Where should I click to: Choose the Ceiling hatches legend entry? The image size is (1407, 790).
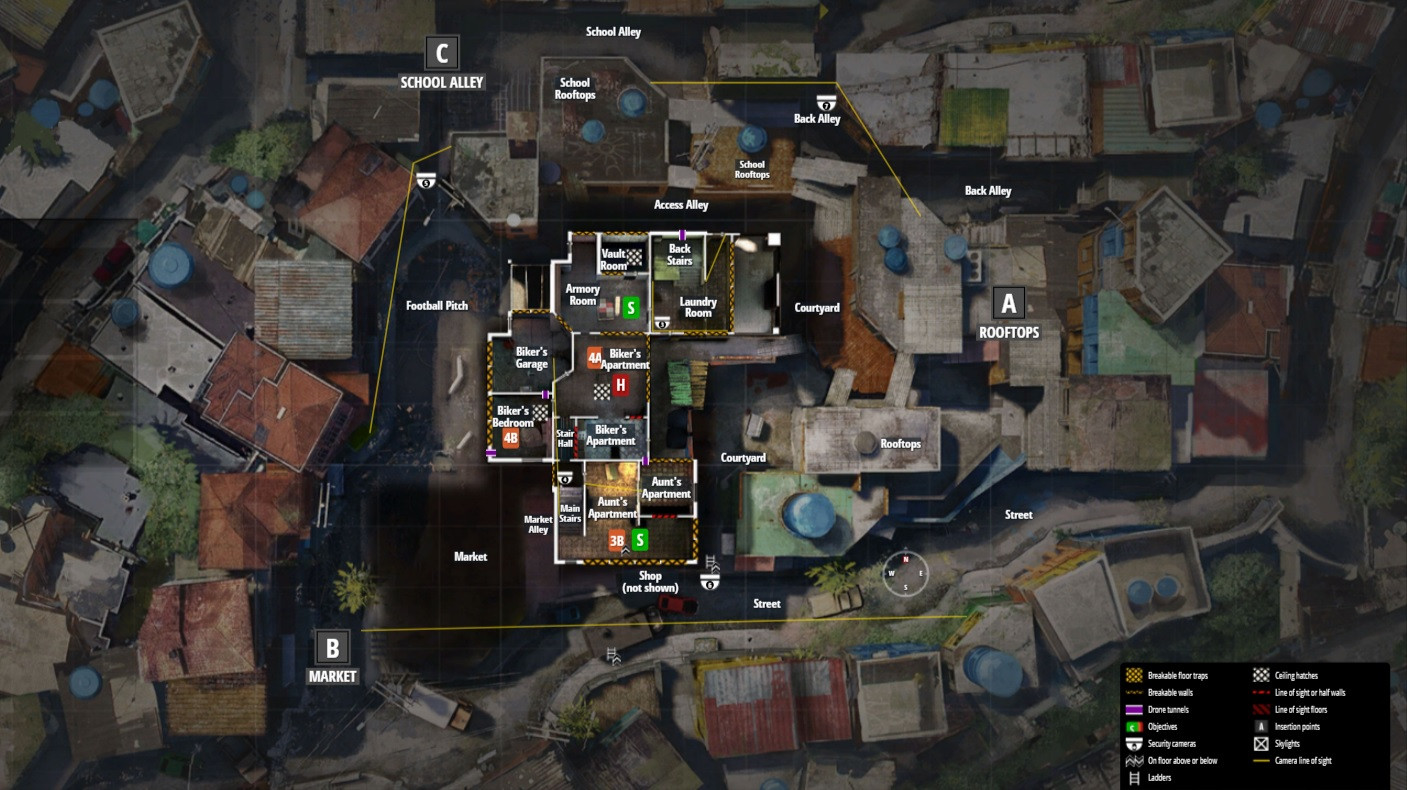(x=1296, y=676)
